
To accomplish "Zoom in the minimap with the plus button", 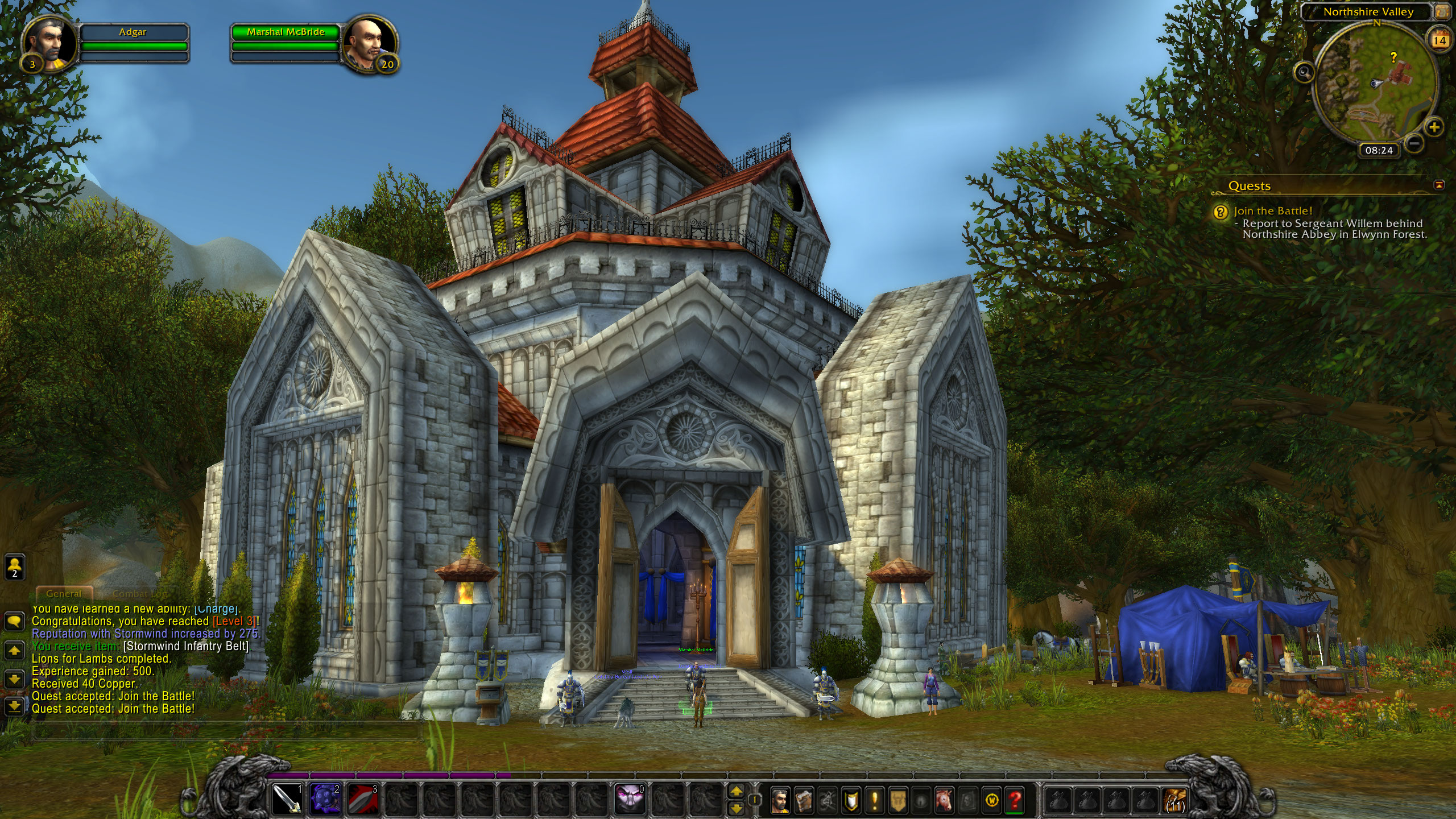I will (x=1434, y=127).
